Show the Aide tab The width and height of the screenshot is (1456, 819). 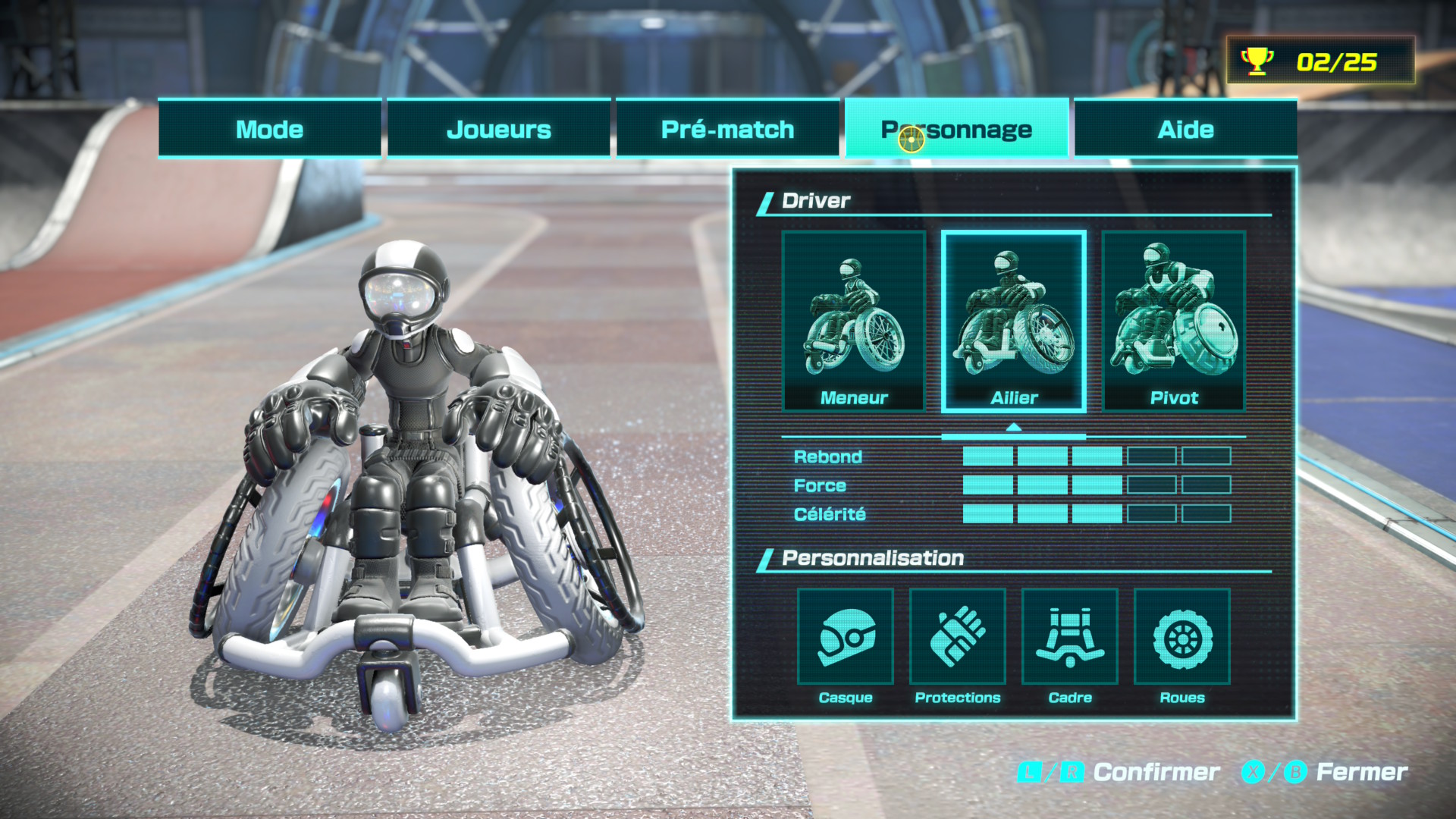pyautogui.click(x=1185, y=129)
